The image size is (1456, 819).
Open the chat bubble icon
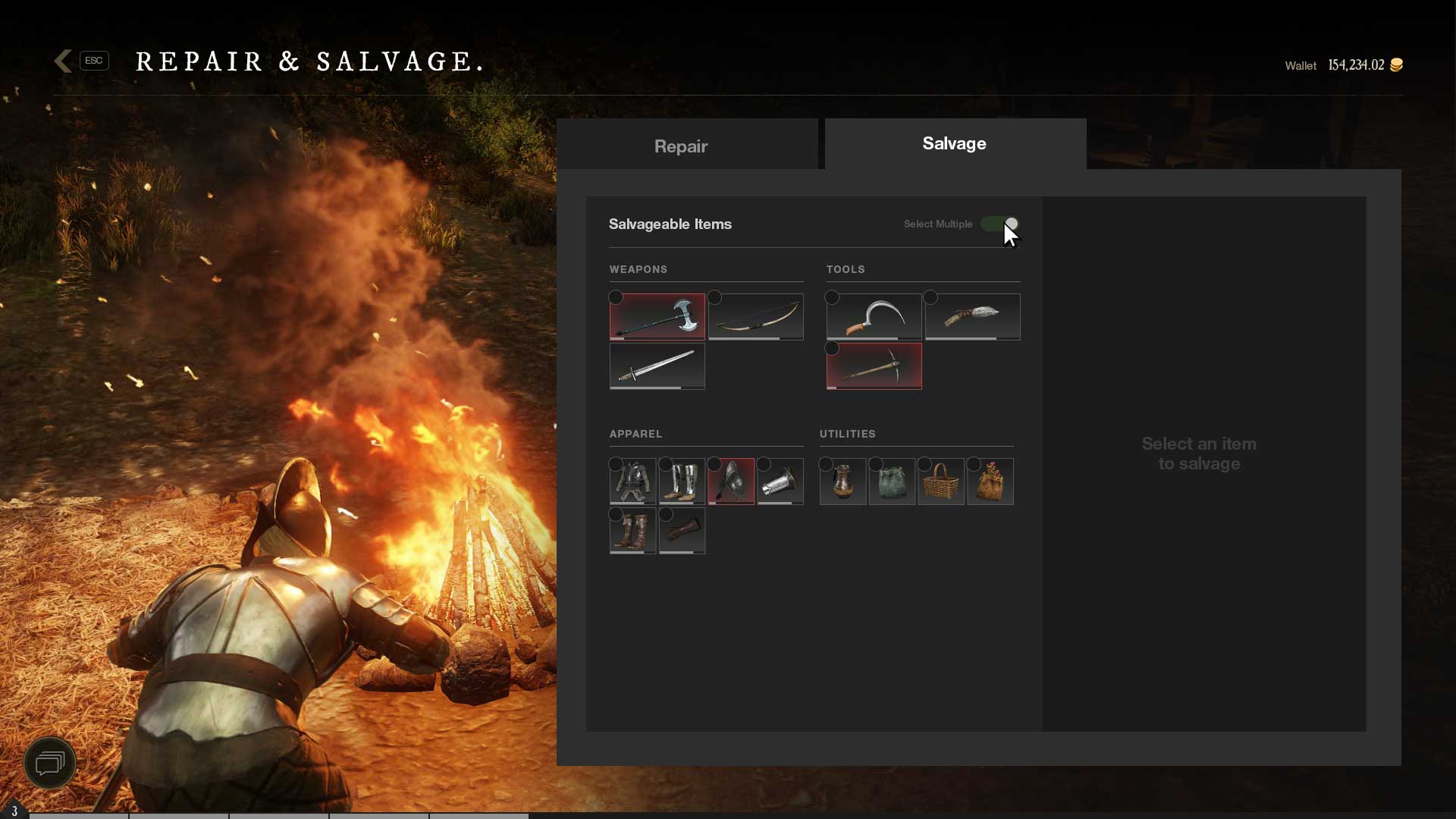click(x=50, y=763)
